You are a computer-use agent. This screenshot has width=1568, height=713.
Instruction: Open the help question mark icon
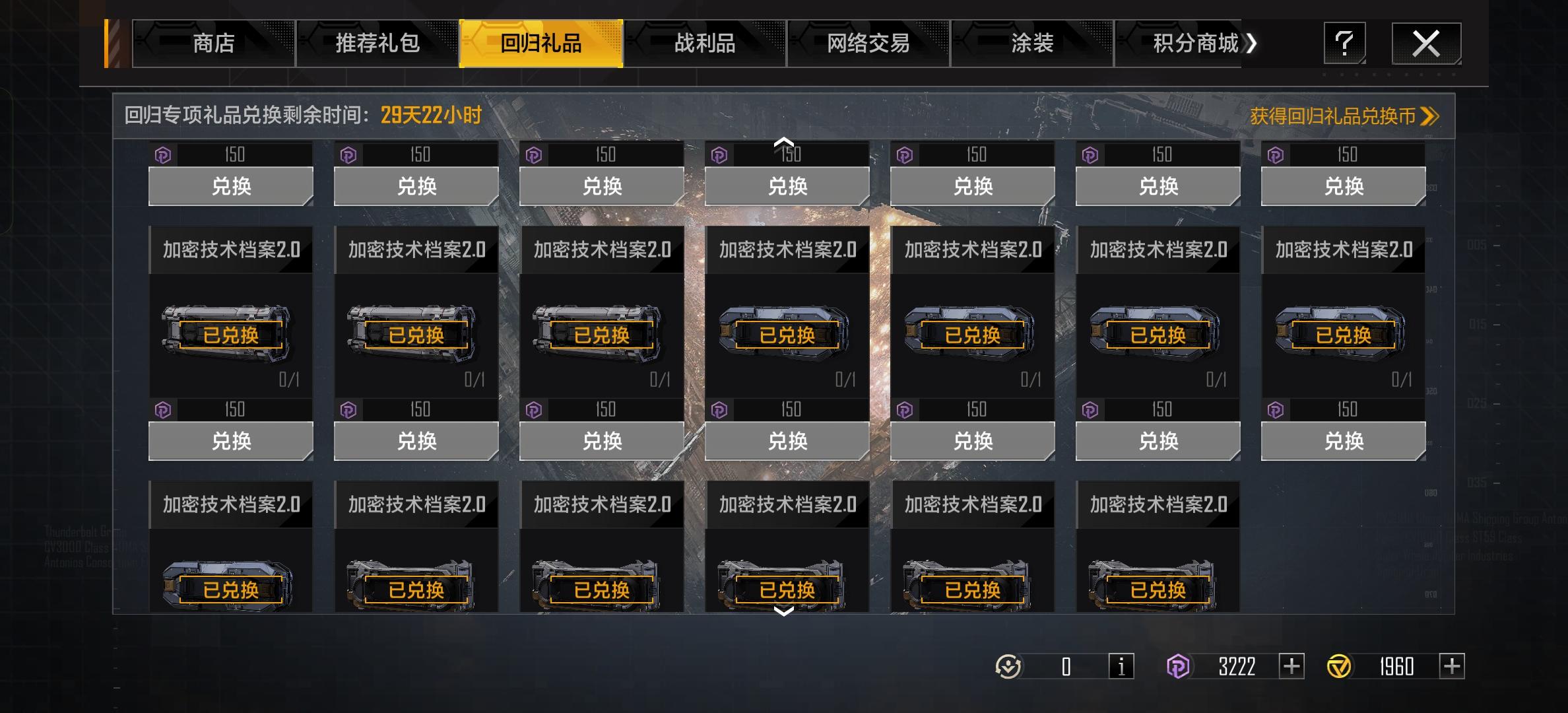click(1344, 42)
